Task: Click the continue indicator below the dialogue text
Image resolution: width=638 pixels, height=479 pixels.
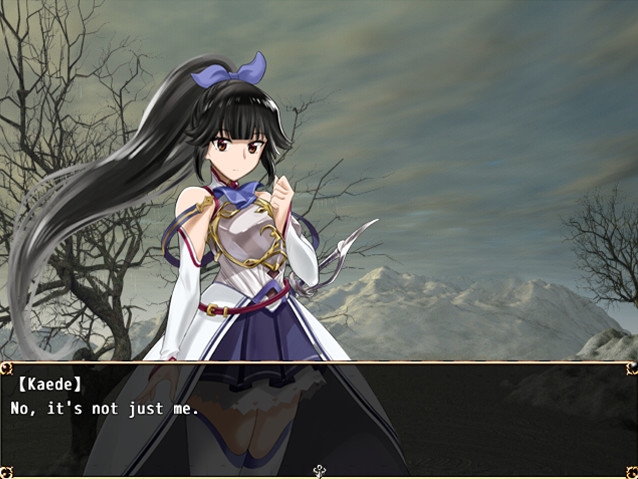Action: coord(319,470)
